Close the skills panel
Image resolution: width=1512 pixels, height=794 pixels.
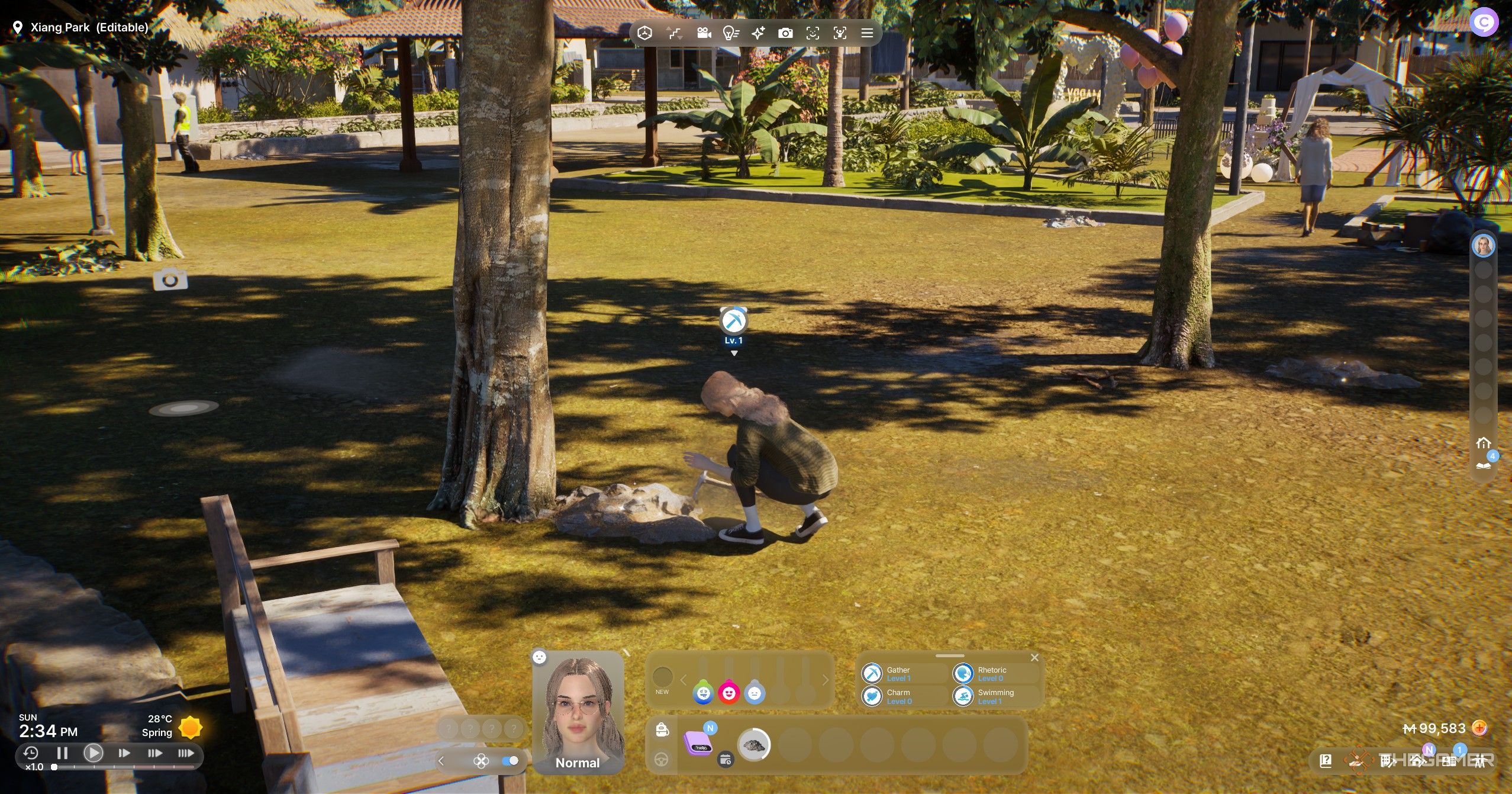click(x=1034, y=658)
